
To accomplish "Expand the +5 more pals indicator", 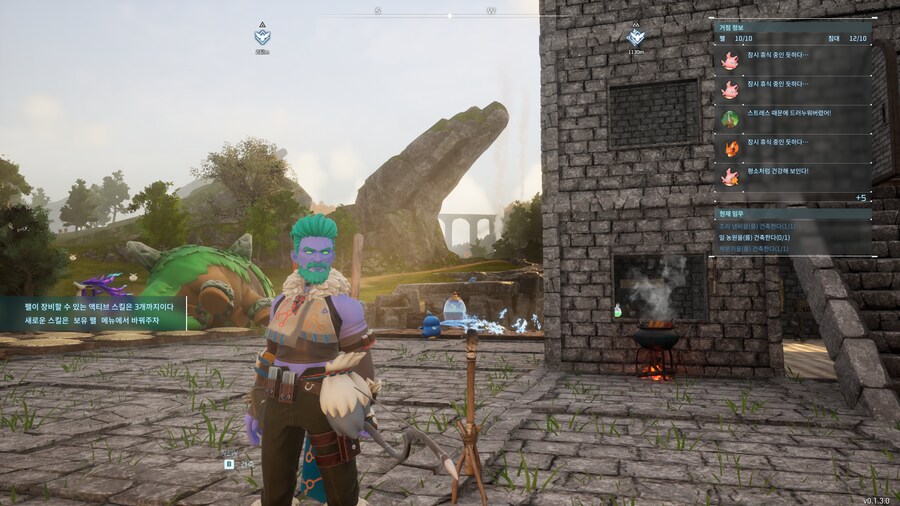I will pyautogui.click(x=860, y=198).
